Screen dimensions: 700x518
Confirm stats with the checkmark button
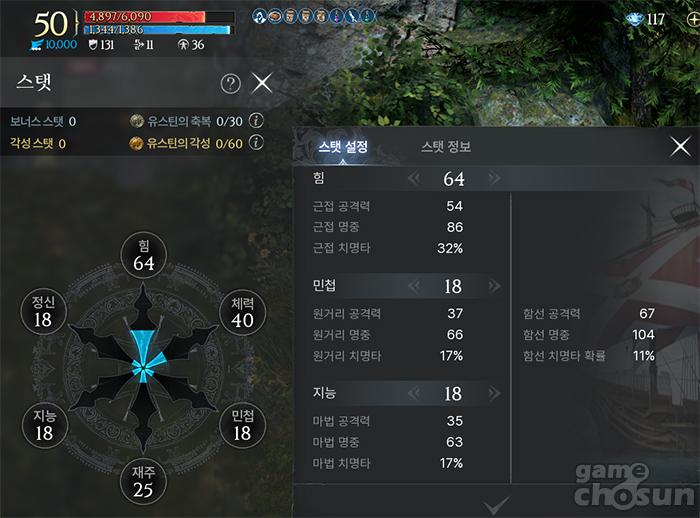496,504
